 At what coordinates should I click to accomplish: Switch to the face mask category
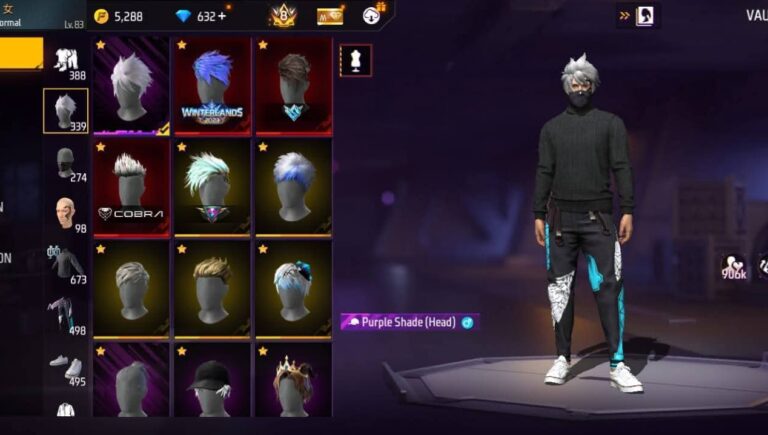[x=66, y=162]
